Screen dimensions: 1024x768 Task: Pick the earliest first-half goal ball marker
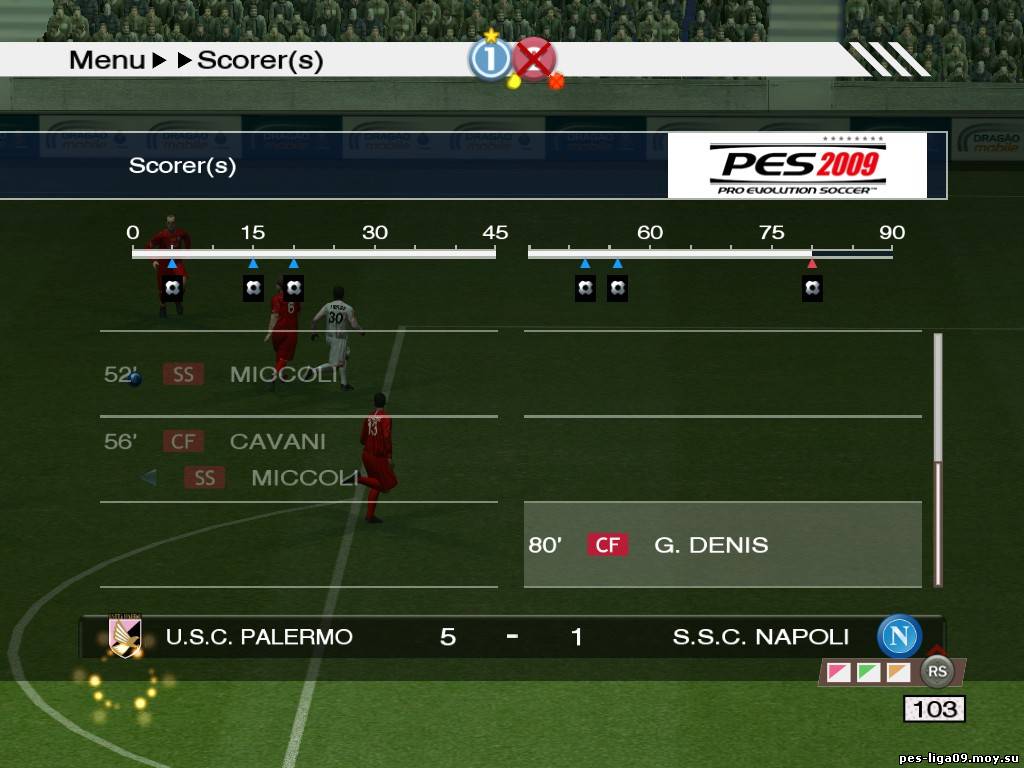click(173, 289)
